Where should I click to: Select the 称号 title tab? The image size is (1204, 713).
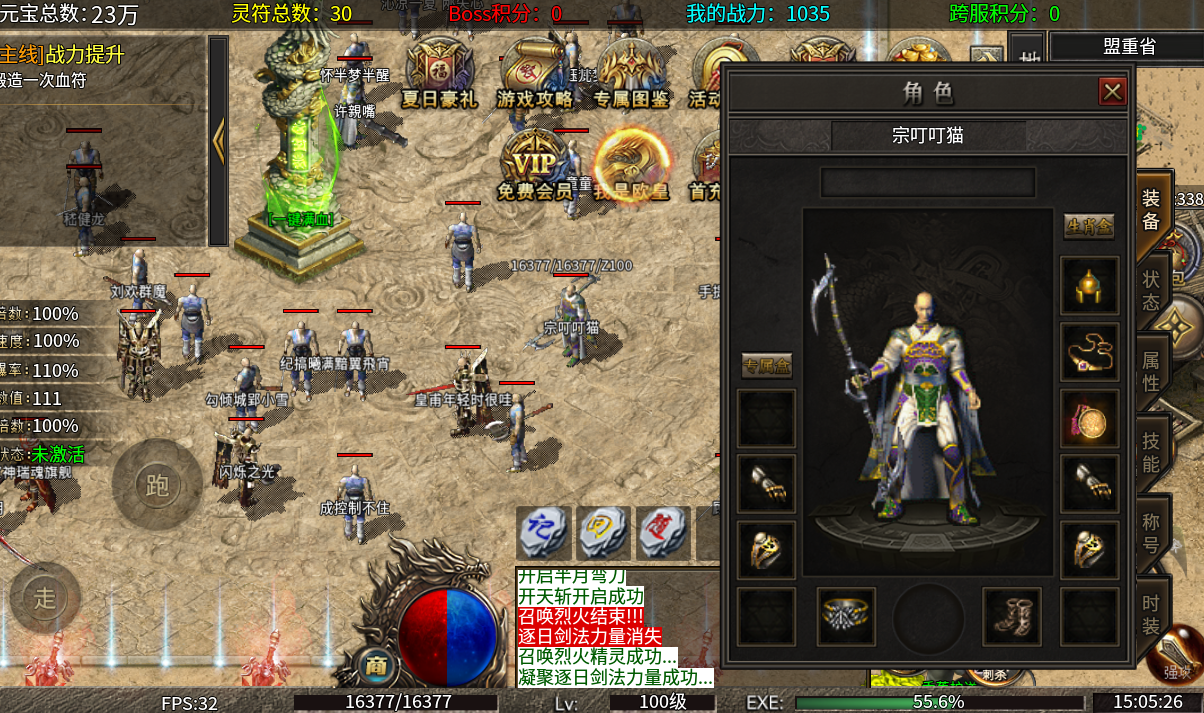[x=1151, y=533]
